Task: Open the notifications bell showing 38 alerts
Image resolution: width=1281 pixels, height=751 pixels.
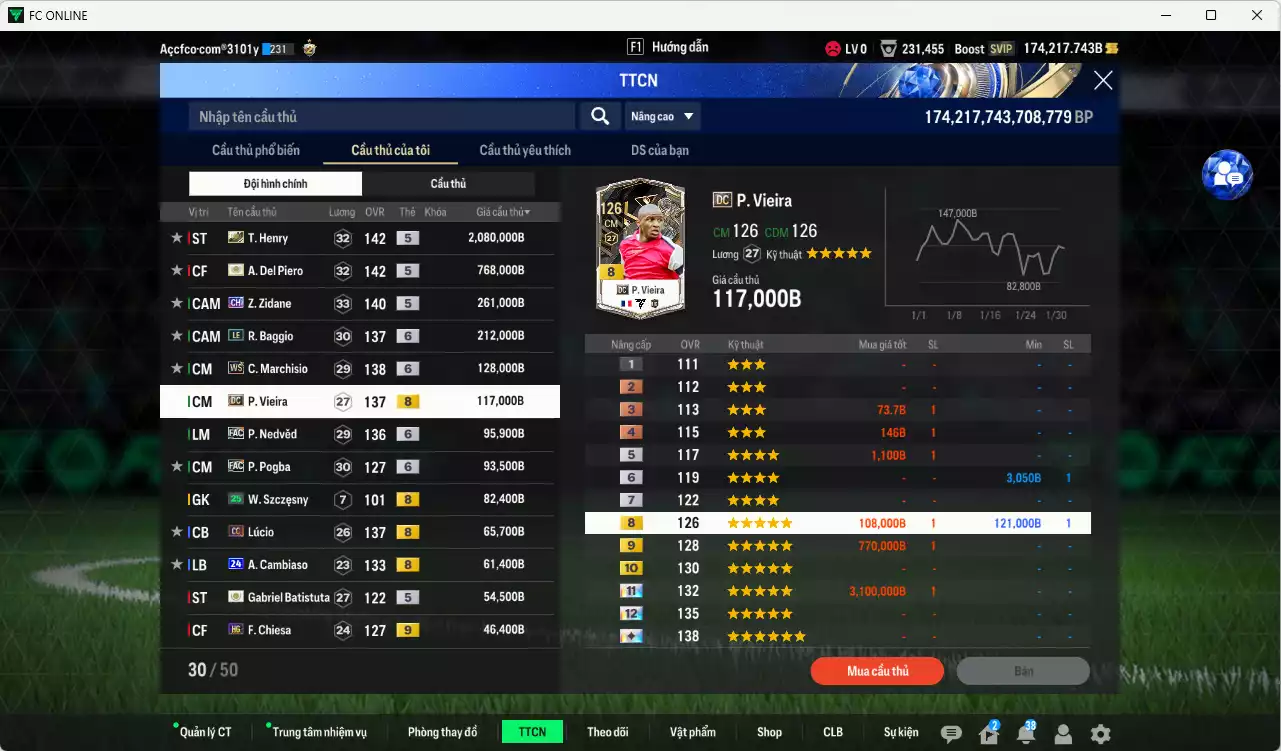Action: (x=1025, y=732)
